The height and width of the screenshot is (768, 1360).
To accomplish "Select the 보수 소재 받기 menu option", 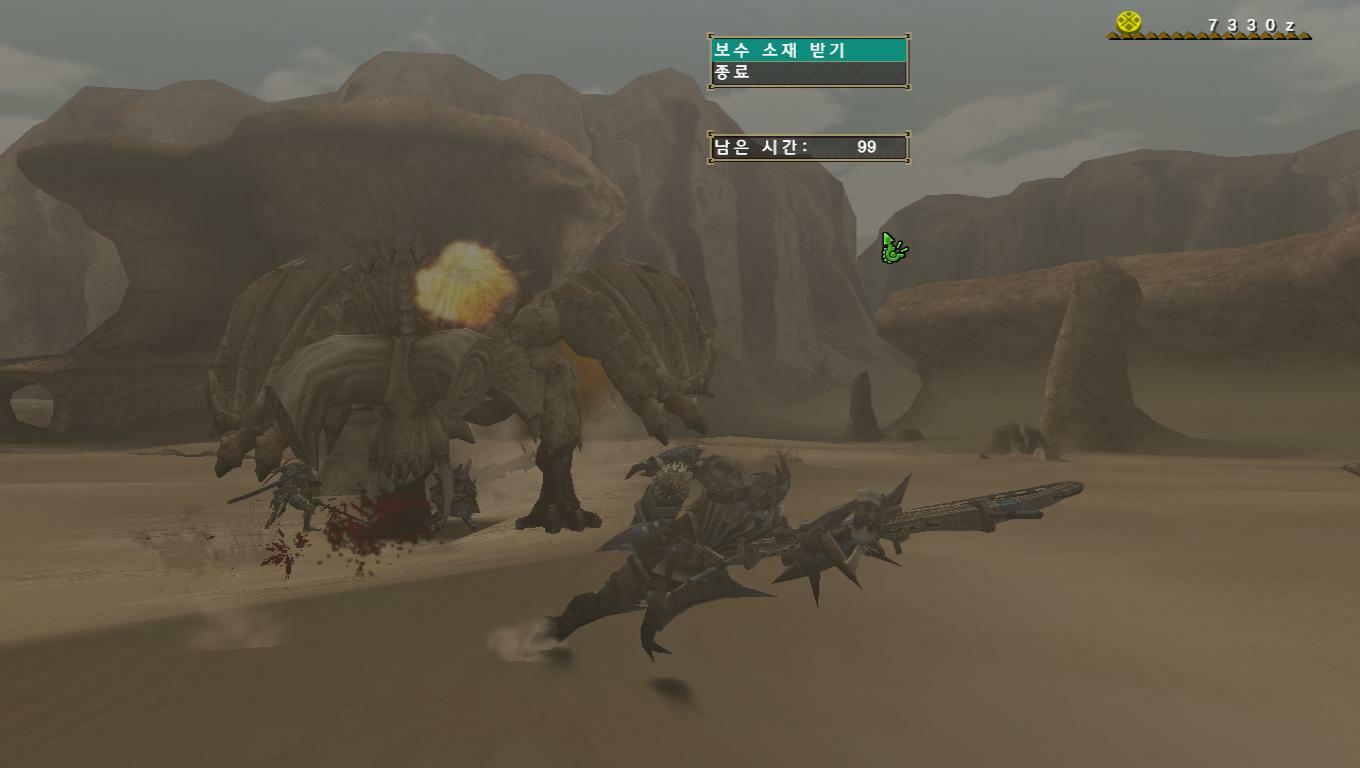I will tap(808, 50).
